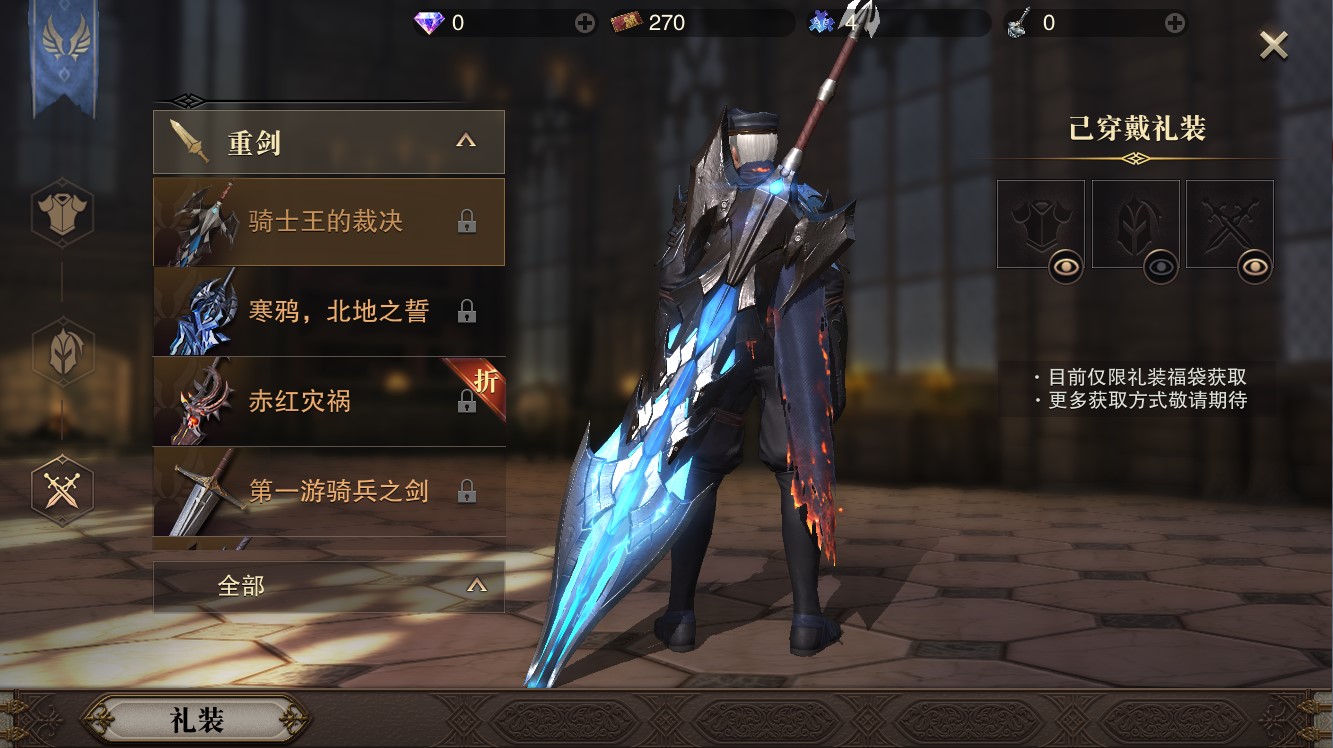This screenshot has width=1333, height=748.
Task: Toggle visibility eye on the weapons slot
Action: point(1257,267)
